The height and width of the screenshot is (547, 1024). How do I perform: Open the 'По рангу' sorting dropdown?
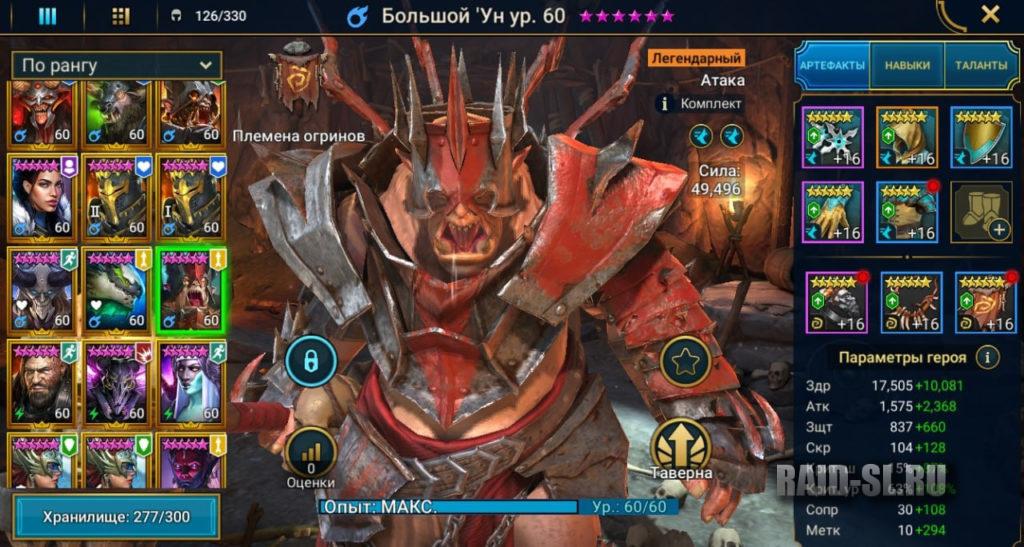(x=117, y=65)
